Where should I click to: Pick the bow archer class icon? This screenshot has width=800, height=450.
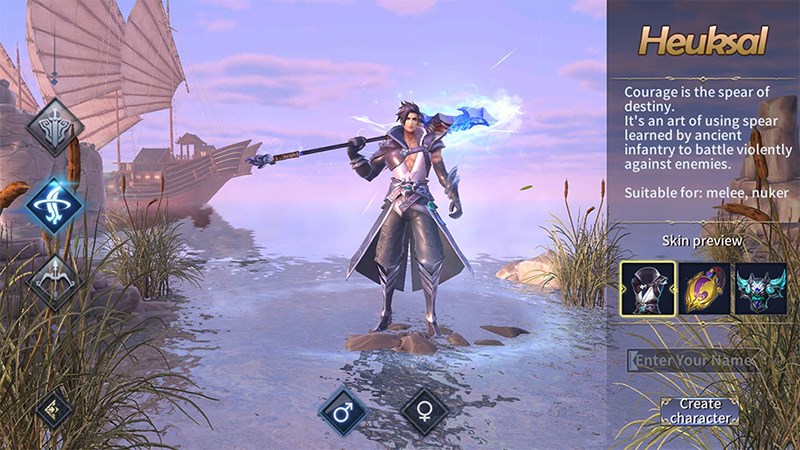point(54,280)
